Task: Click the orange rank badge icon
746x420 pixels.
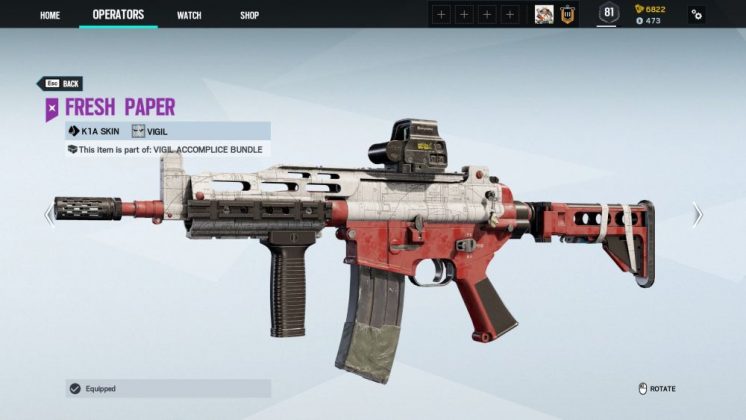Action: tap(567, 14)
